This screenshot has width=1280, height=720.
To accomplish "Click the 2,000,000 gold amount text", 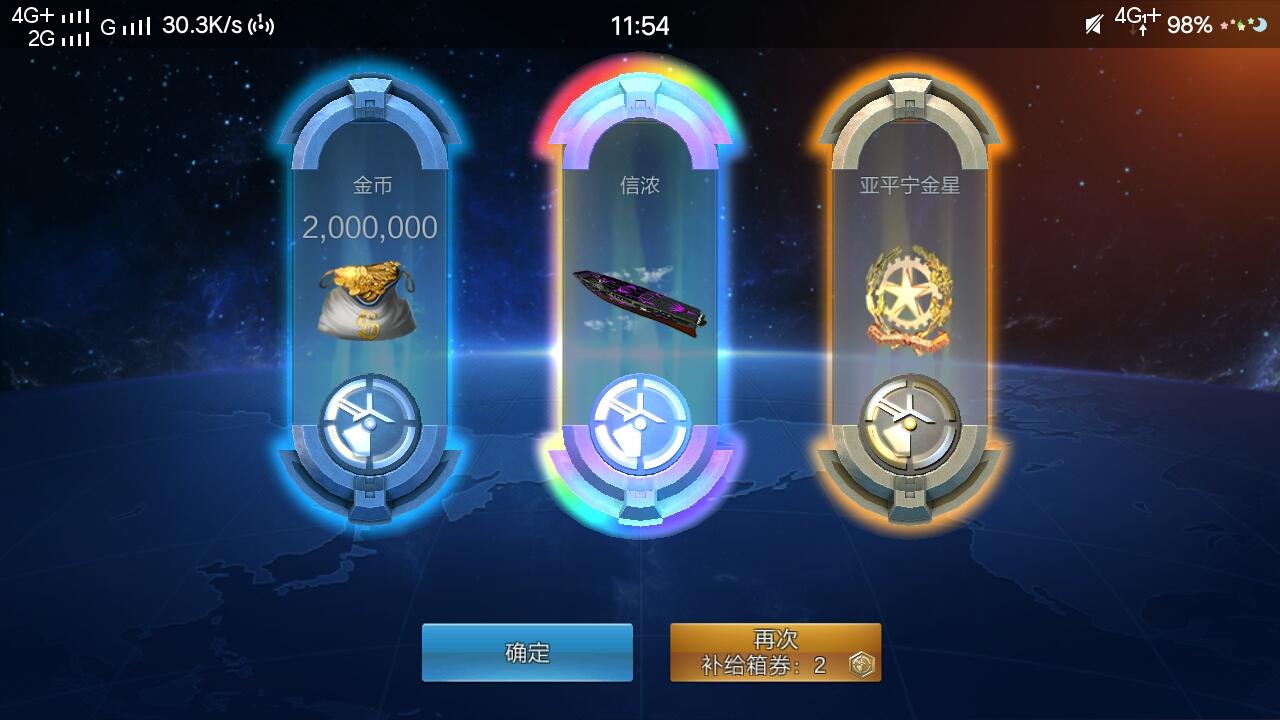I will coord(370,227).
